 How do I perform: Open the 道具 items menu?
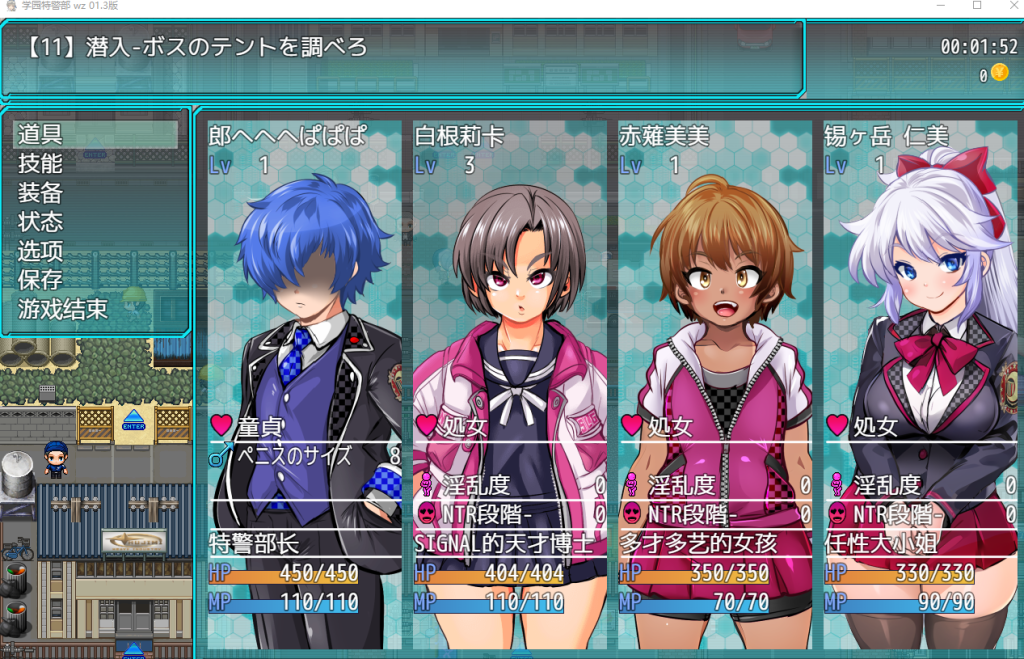click(x=40, y=134)
